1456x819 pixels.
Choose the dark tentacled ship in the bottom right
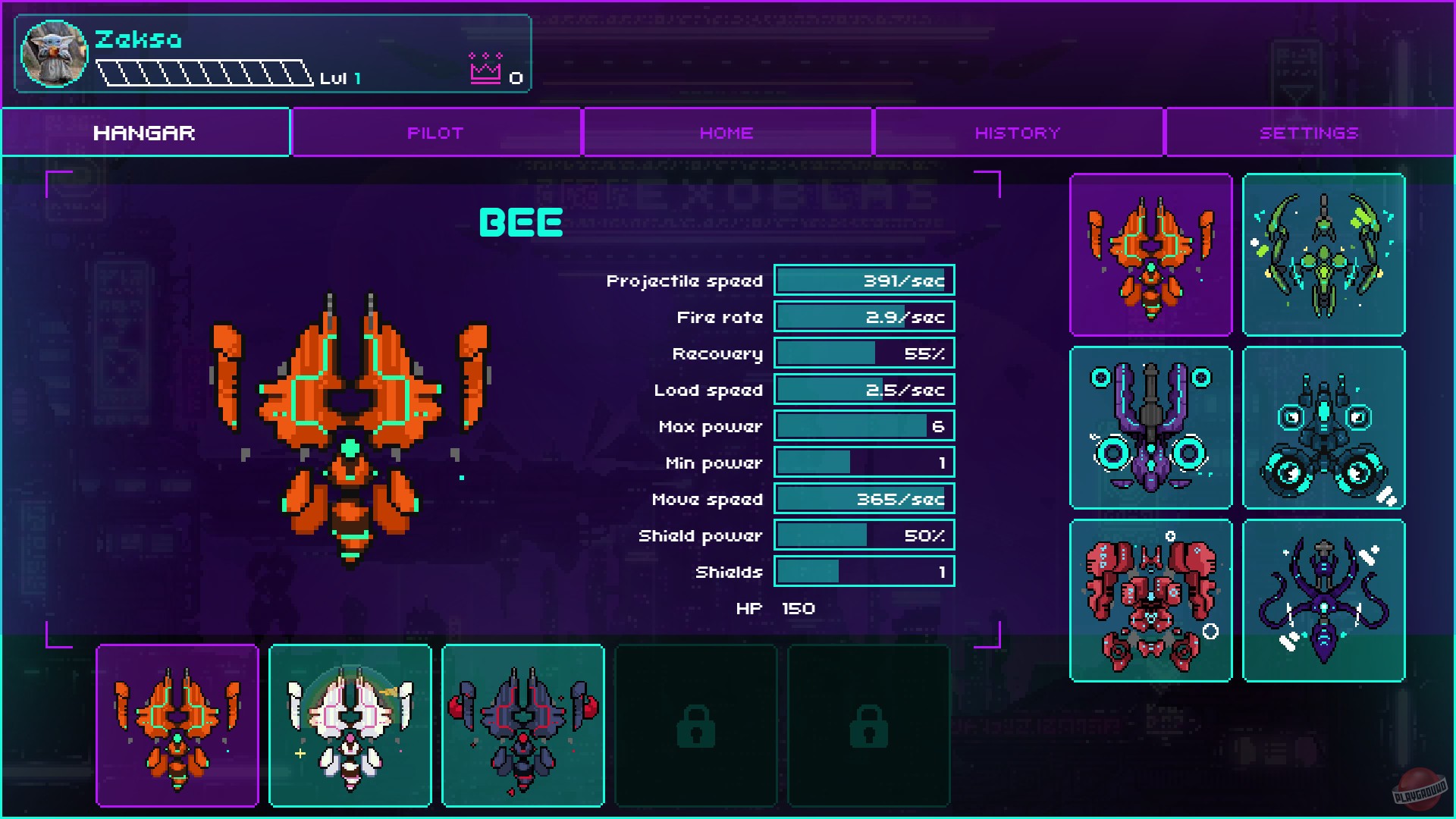(x=1323, y=601)
